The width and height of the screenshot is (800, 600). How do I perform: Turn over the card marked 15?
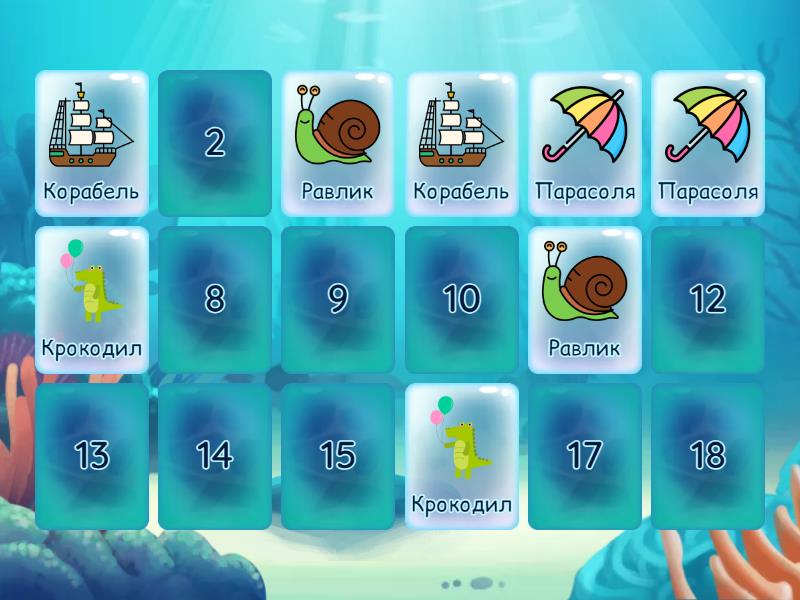tap(338, 456)
